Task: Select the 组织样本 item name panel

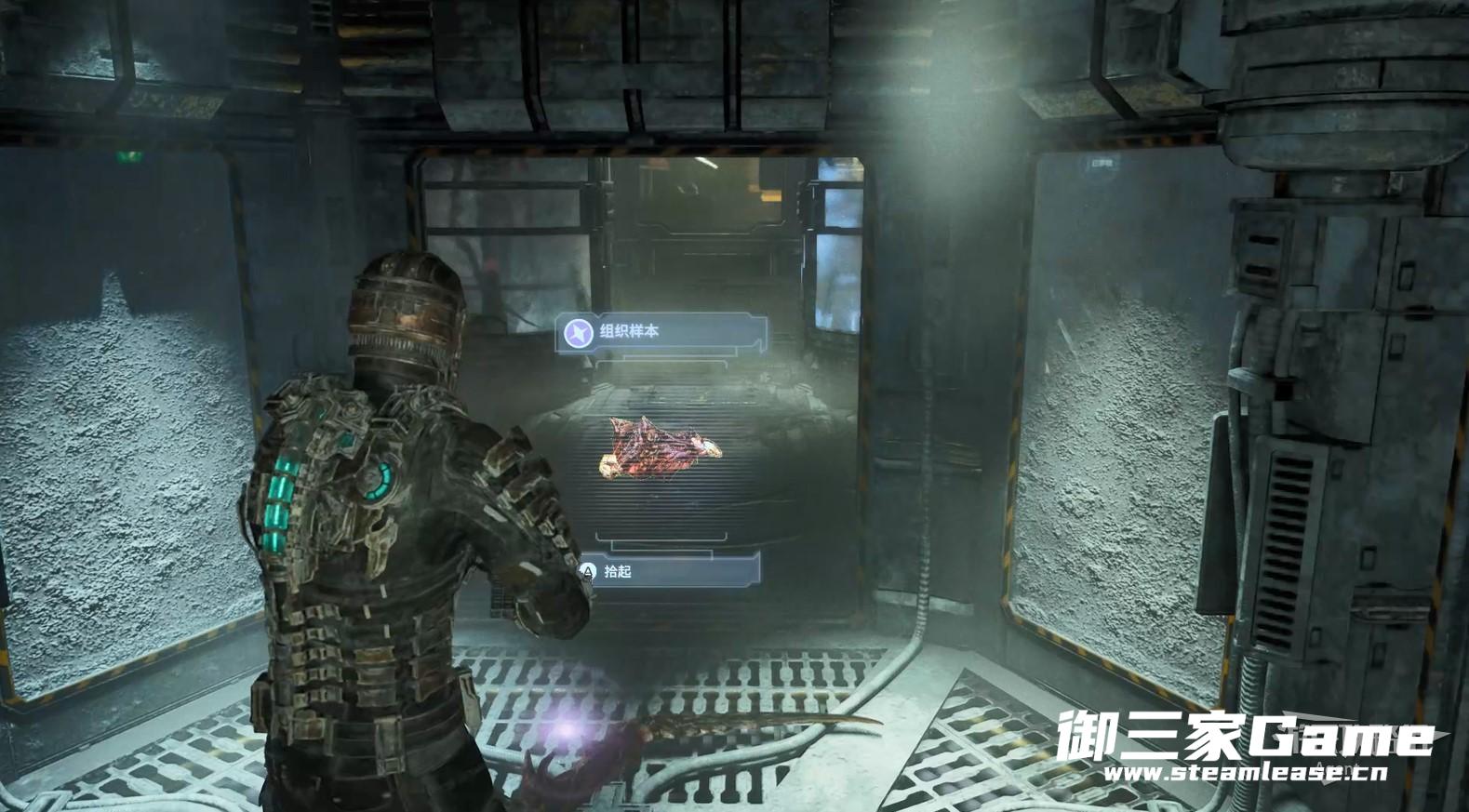Action: [x=661, y=332]
